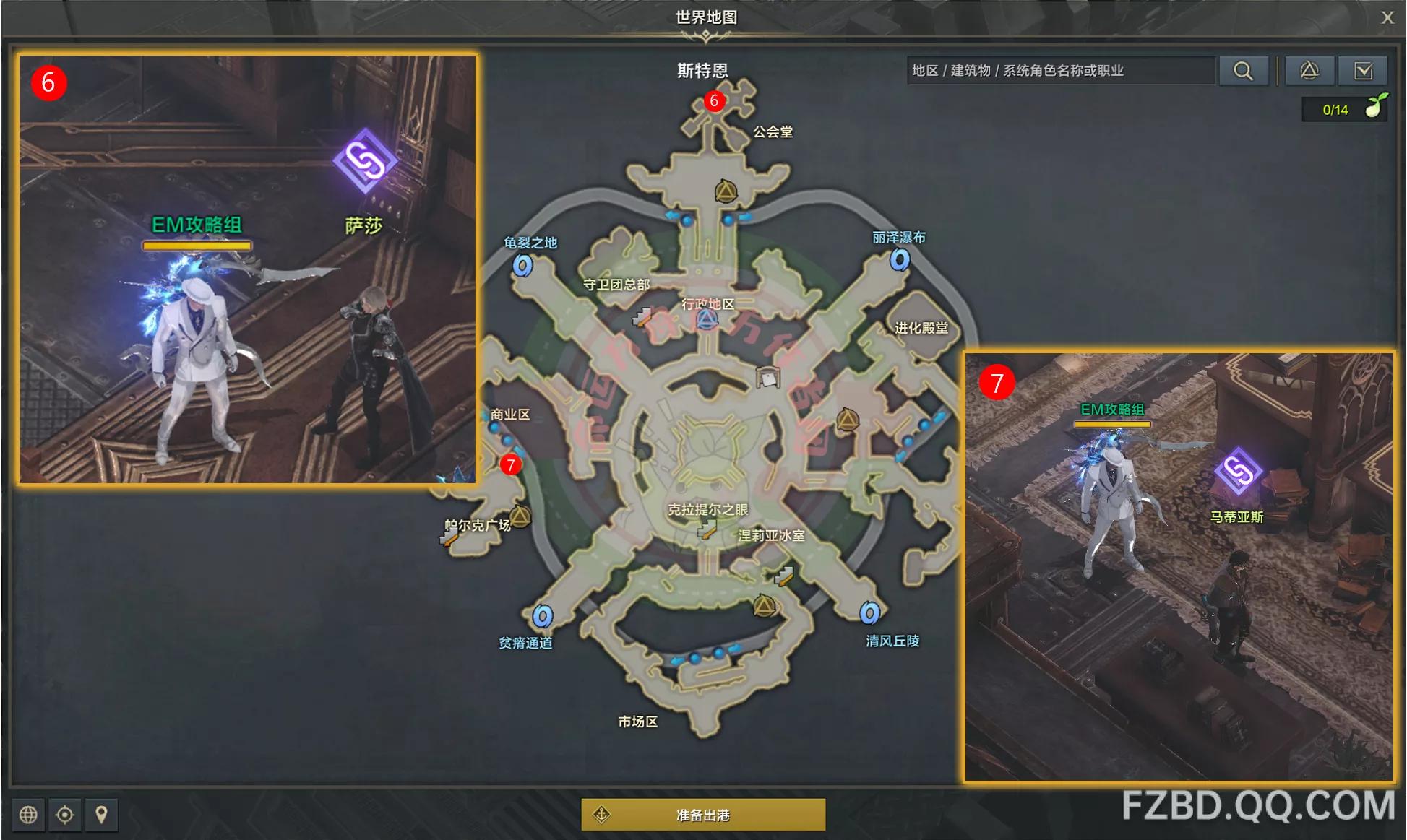Open the 0/14 seed collectible counter
This screenshot has width=1407, height=840.
[1344, 109]
